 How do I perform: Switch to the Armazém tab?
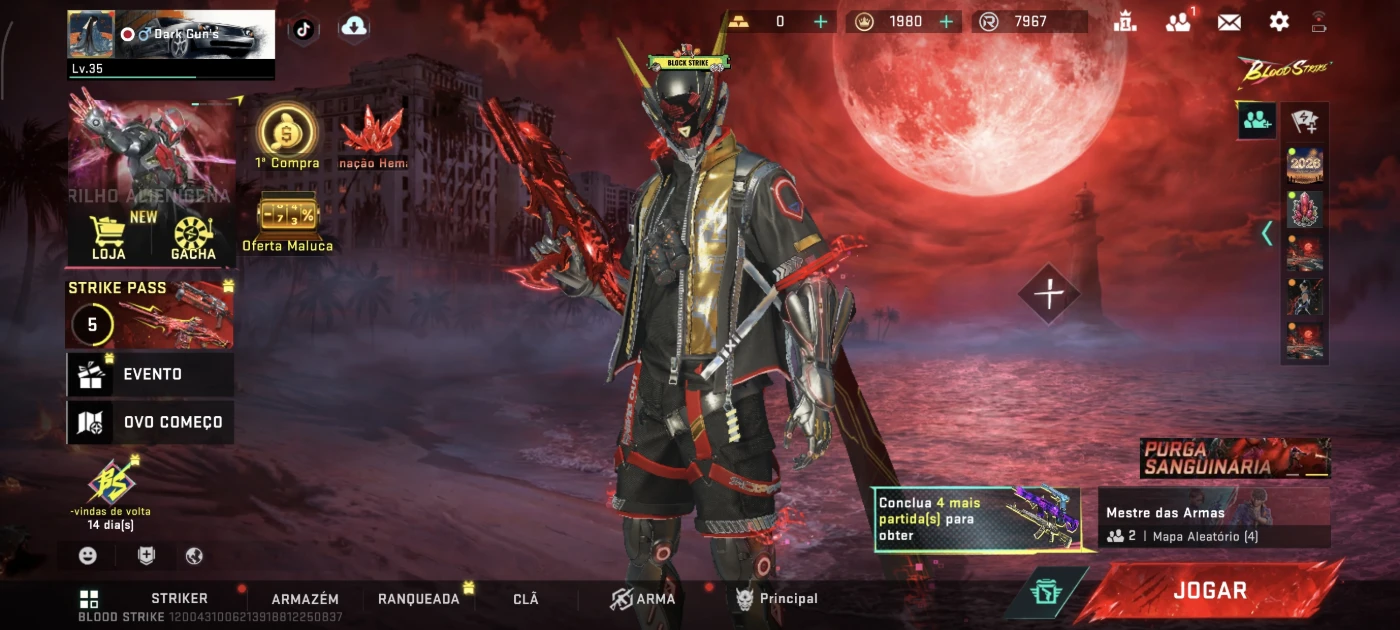coord(305,598)
